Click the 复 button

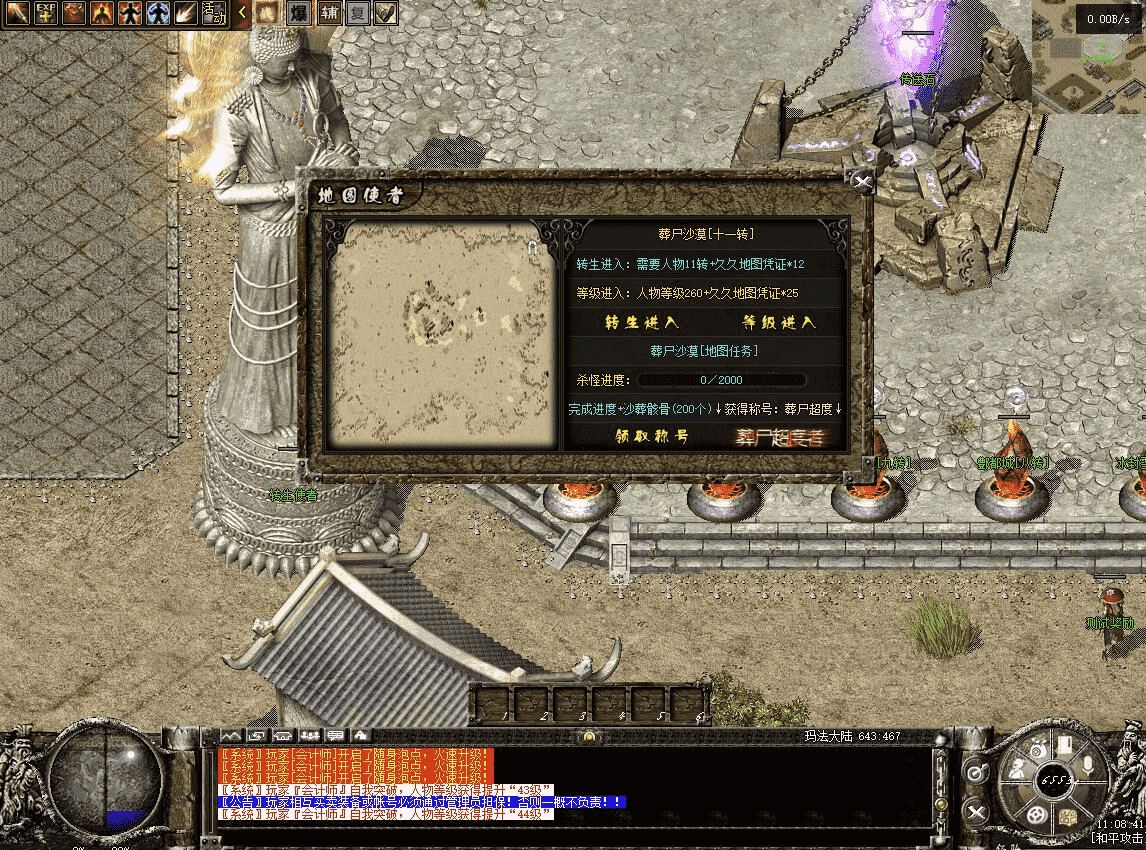(358, 13)
